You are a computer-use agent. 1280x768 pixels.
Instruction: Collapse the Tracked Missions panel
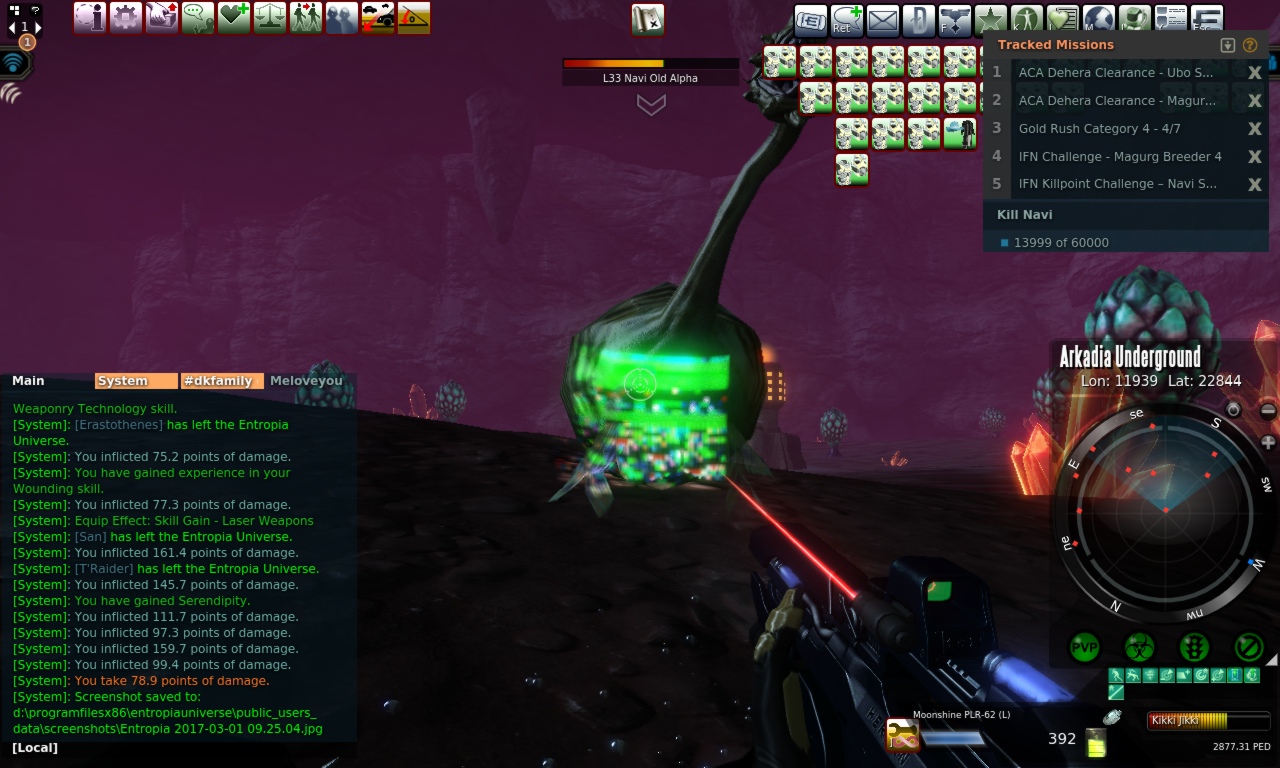[x=1228, y=45]
